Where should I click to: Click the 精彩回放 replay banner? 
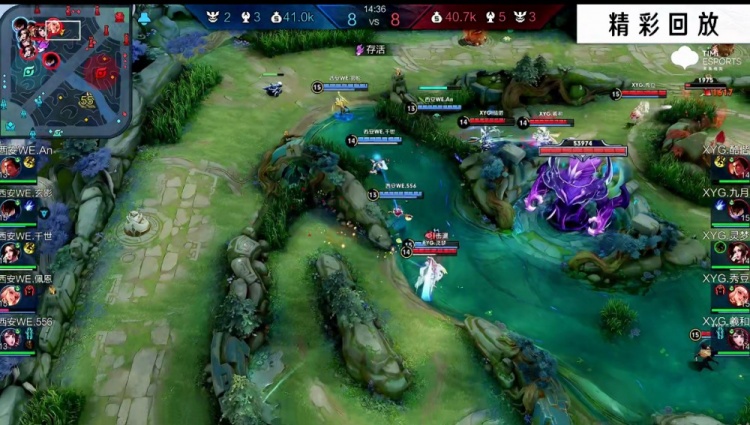(x=662, y=25)
